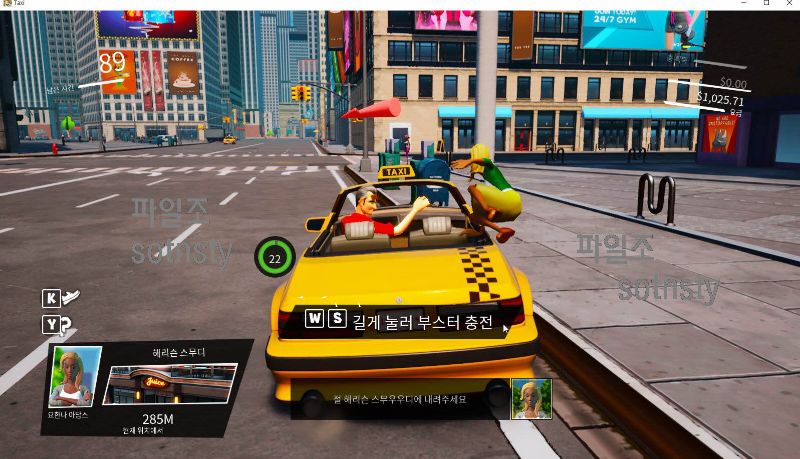Maximize the game window
This screenshot has width=800, height=459.
pos(766,5)
